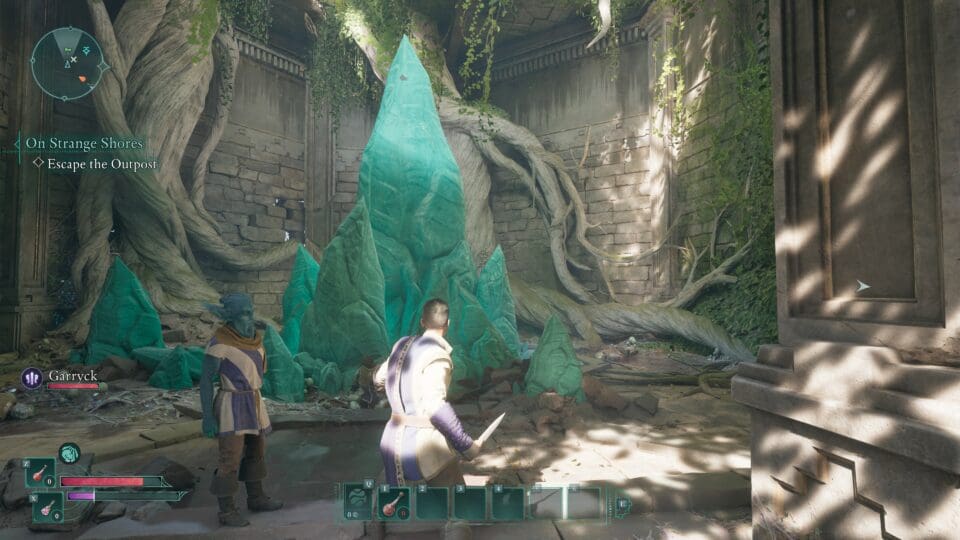Select the On Strange Shores quest tracker
This screenshot has width=960, height=540.
pos(84,144)
